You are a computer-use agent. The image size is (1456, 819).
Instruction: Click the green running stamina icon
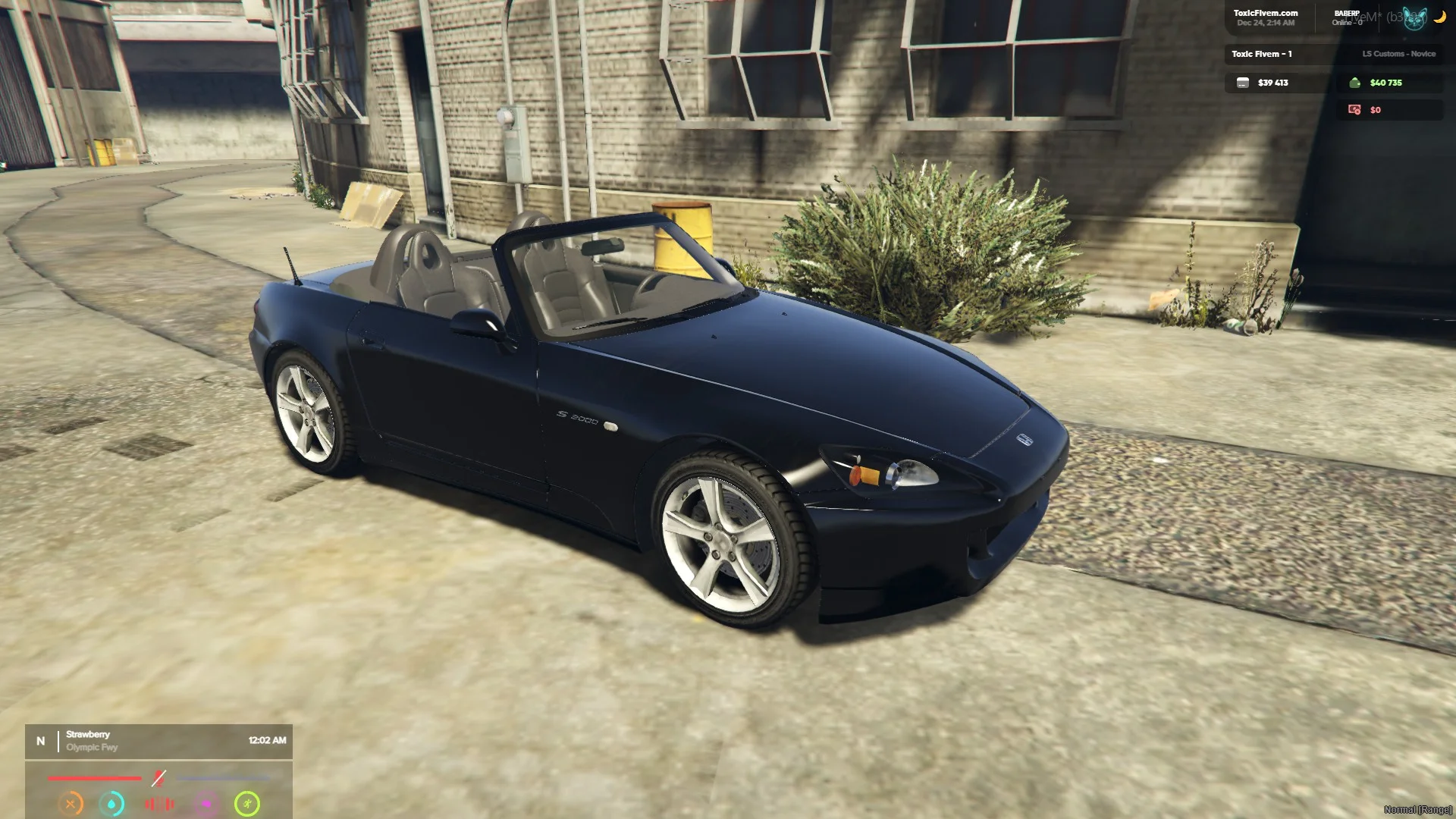pos(247,804)
